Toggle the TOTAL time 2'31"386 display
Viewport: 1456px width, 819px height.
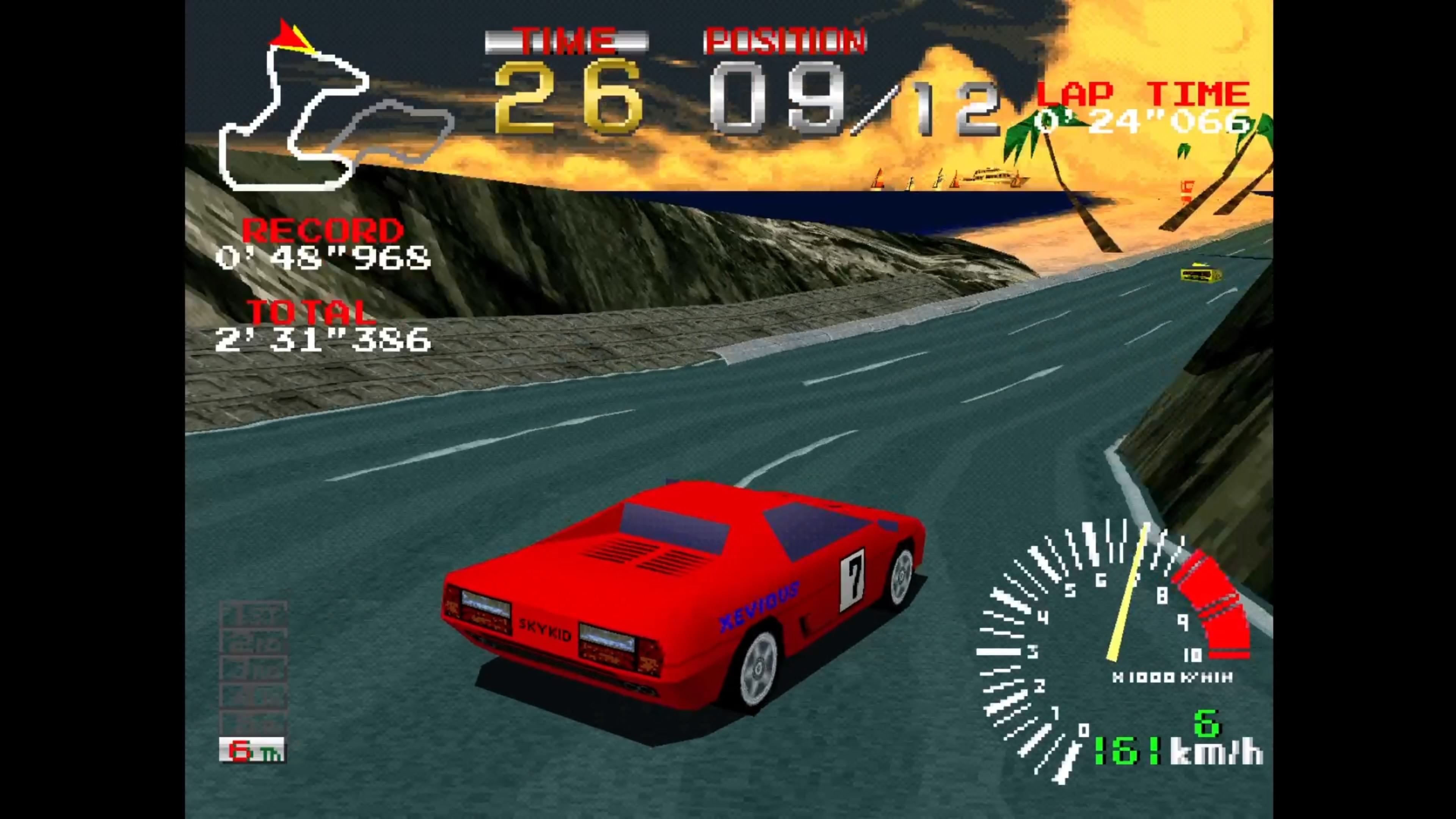[x=322, y=339]
